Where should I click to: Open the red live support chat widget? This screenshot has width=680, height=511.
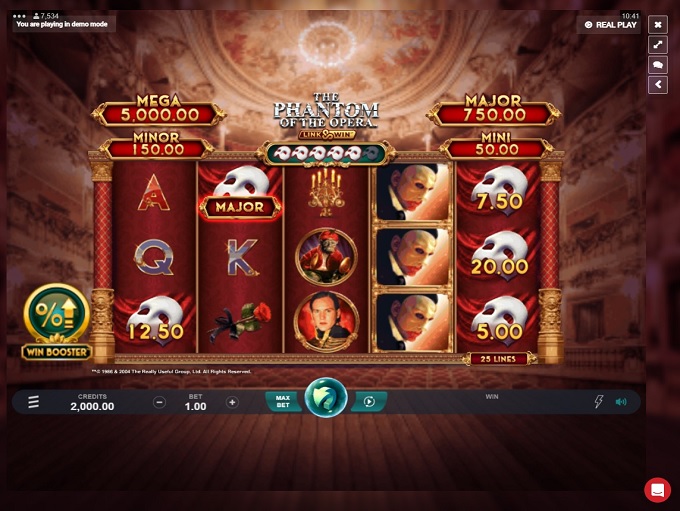point(657,489)
